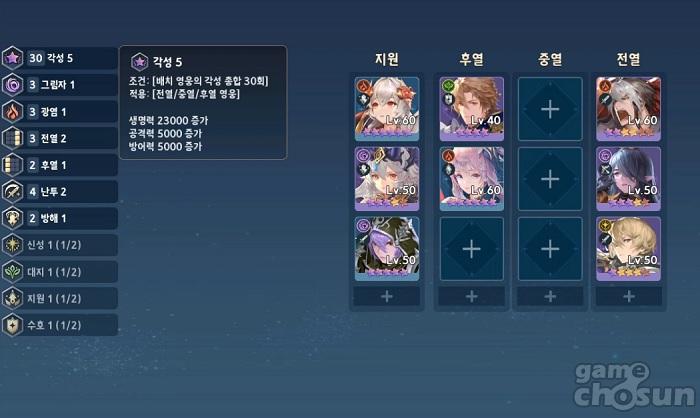Select the 난투 2 synergy row
The image size is (700, 418).
tap(60, 191)
